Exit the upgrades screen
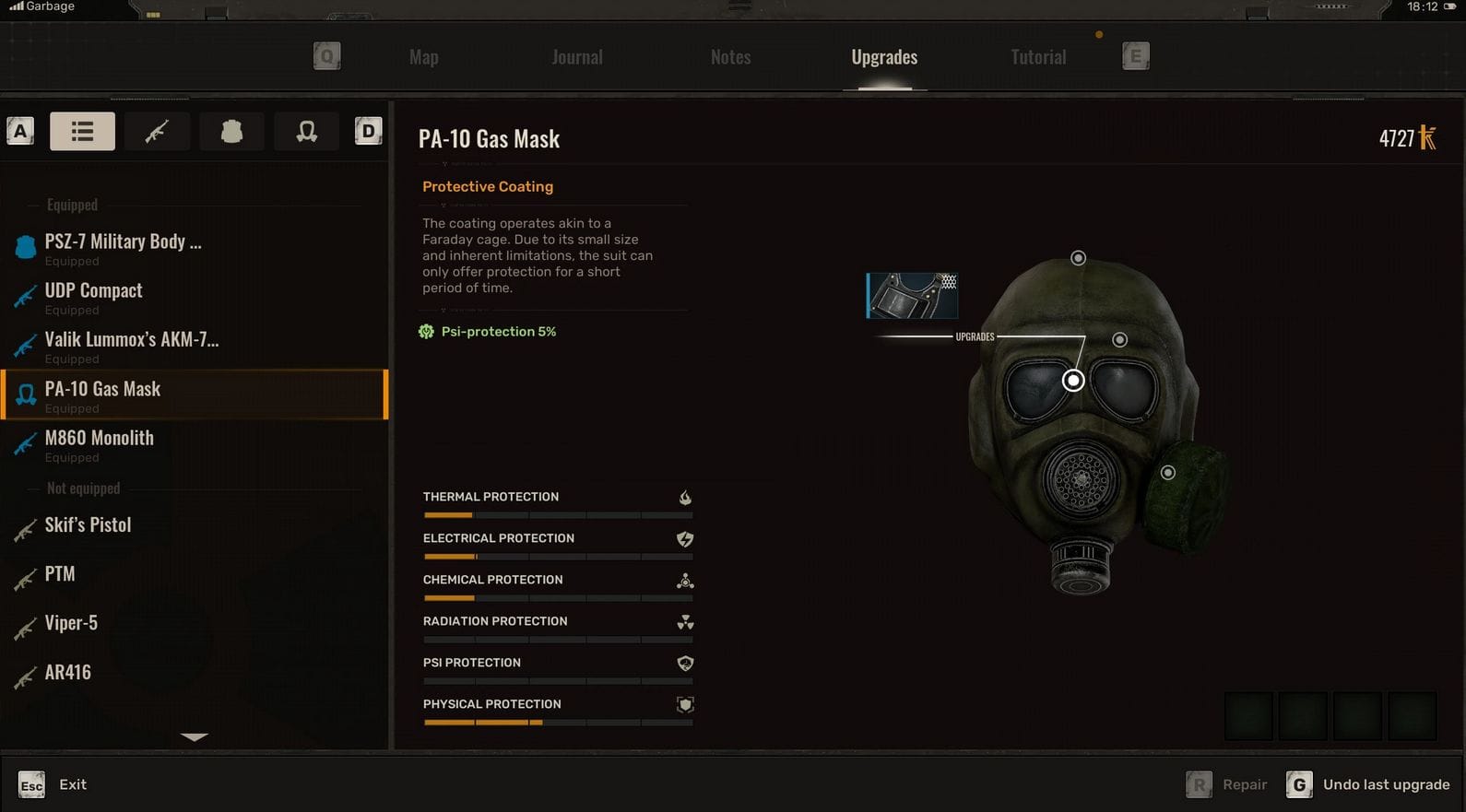 click(53, 784)
